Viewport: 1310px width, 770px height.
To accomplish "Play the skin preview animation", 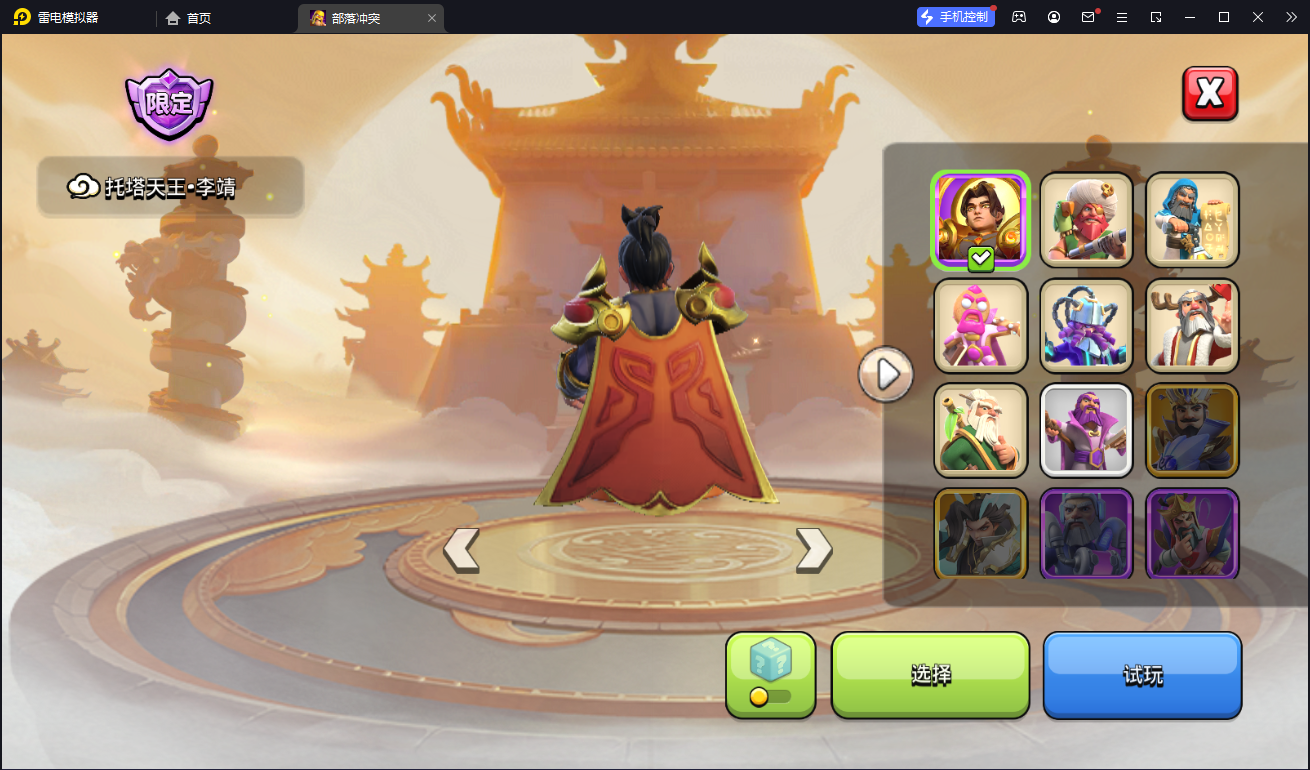I will coord(885,374).
